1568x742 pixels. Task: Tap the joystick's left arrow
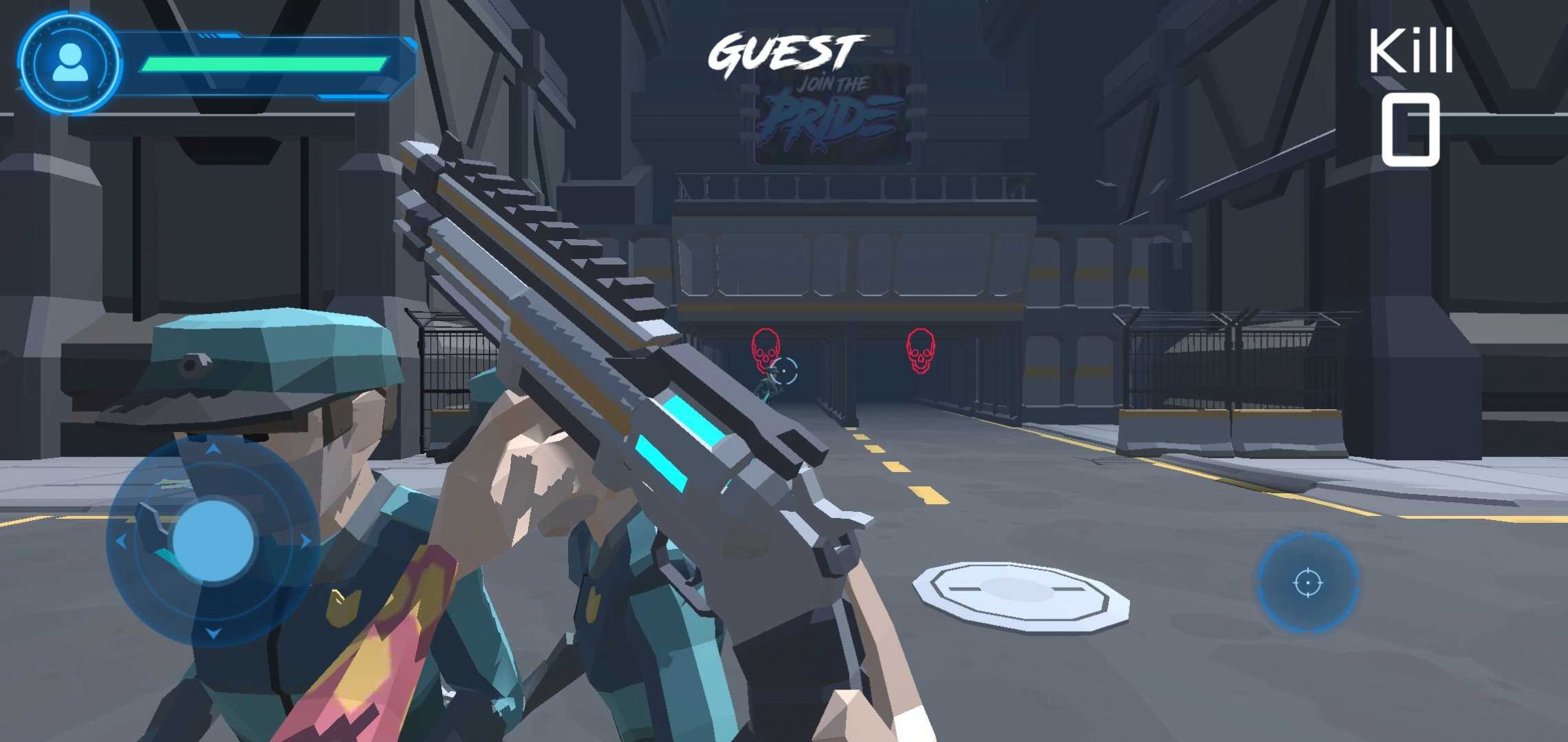121,542
